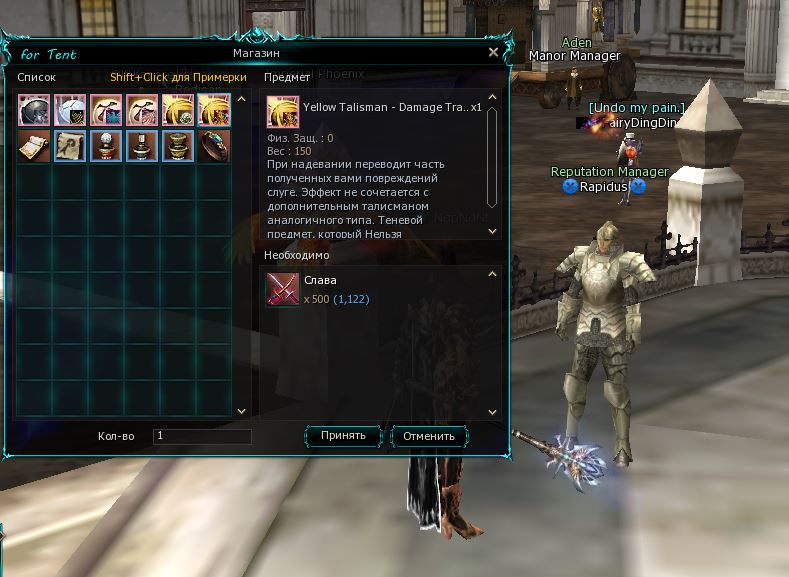This screenshot has height=577, width=789.
Task: Click the Необходимо panel's down arrow
Action: point(492,411)
